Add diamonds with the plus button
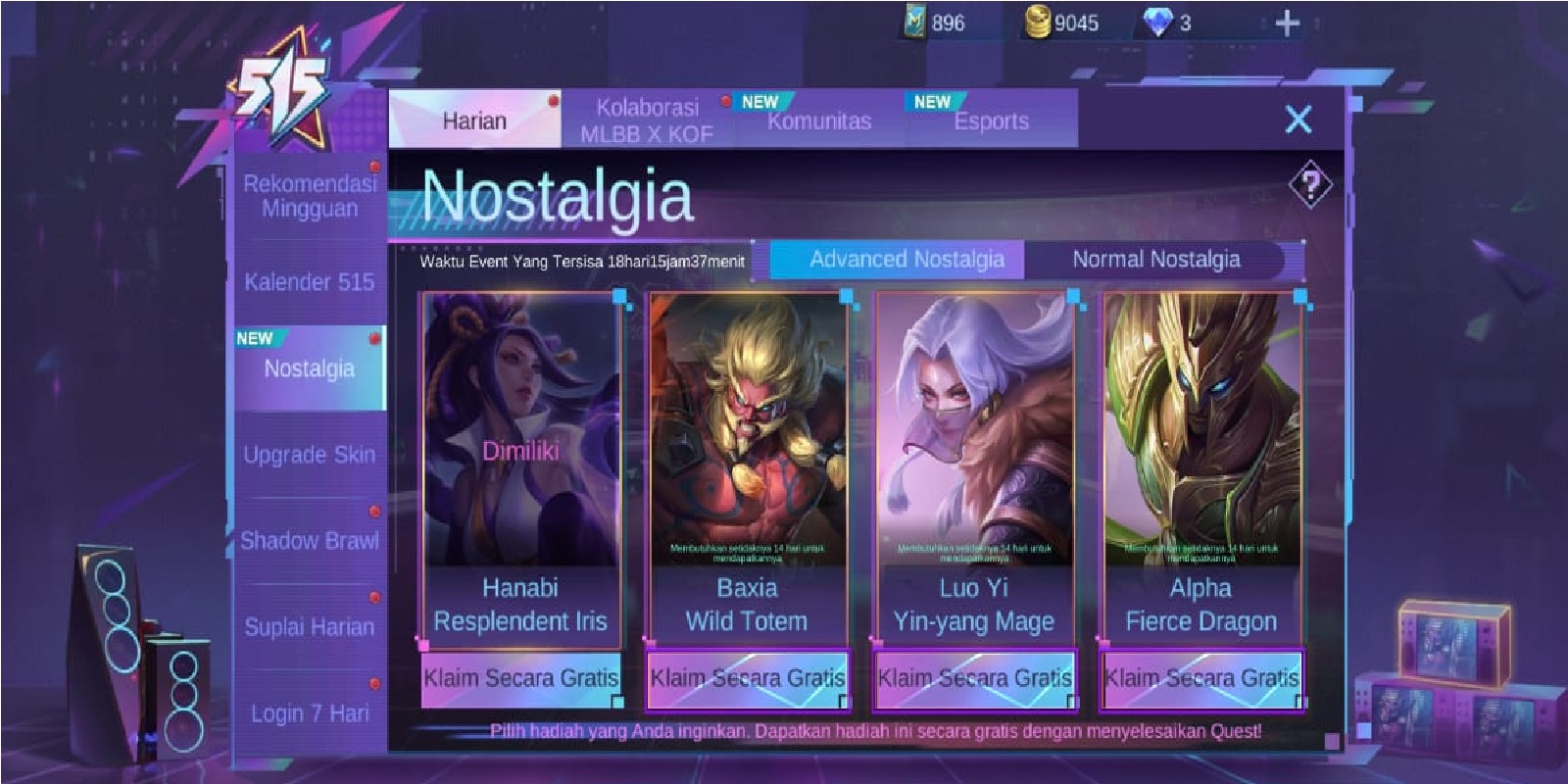The width and height of the screenshot is (1568, 784). tap(1287, 23)
